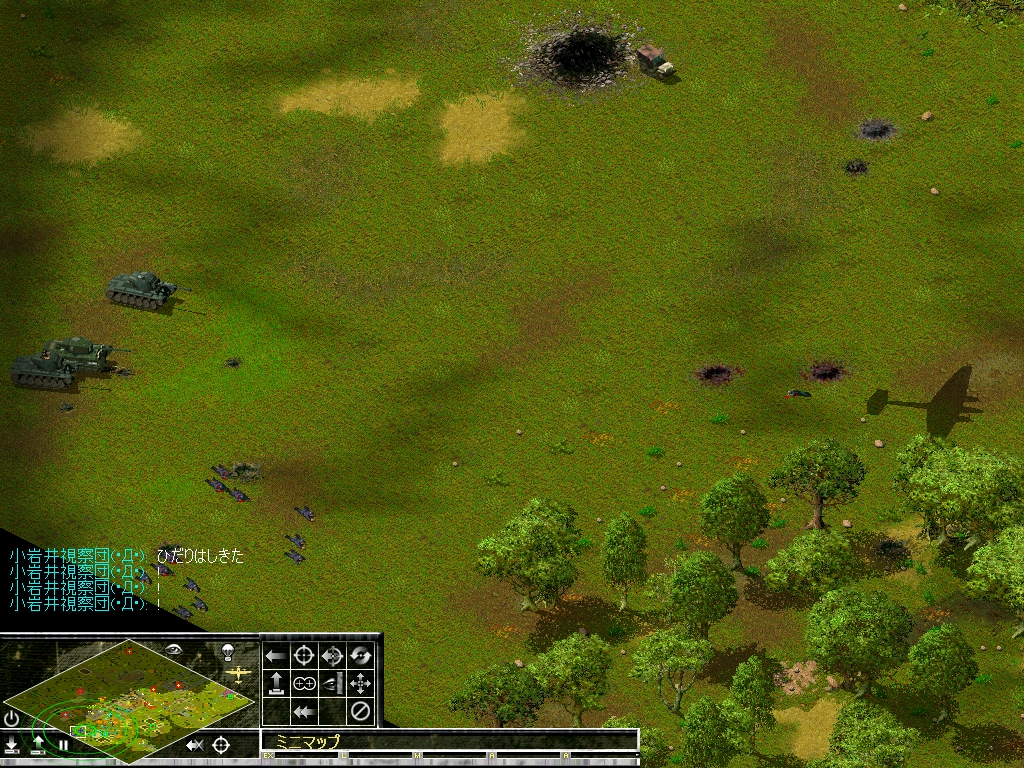Image resolution: width=1024 pixels, height=768 pixels.
Task: Activate the crosshair attack command
Action: point(304,656)
